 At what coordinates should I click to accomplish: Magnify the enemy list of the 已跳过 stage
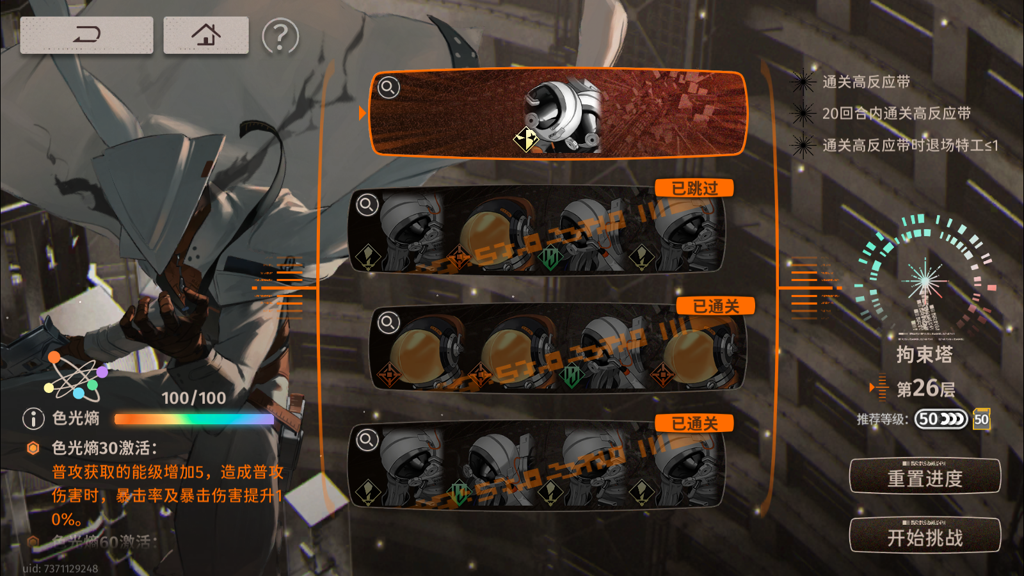coord(367,205)
